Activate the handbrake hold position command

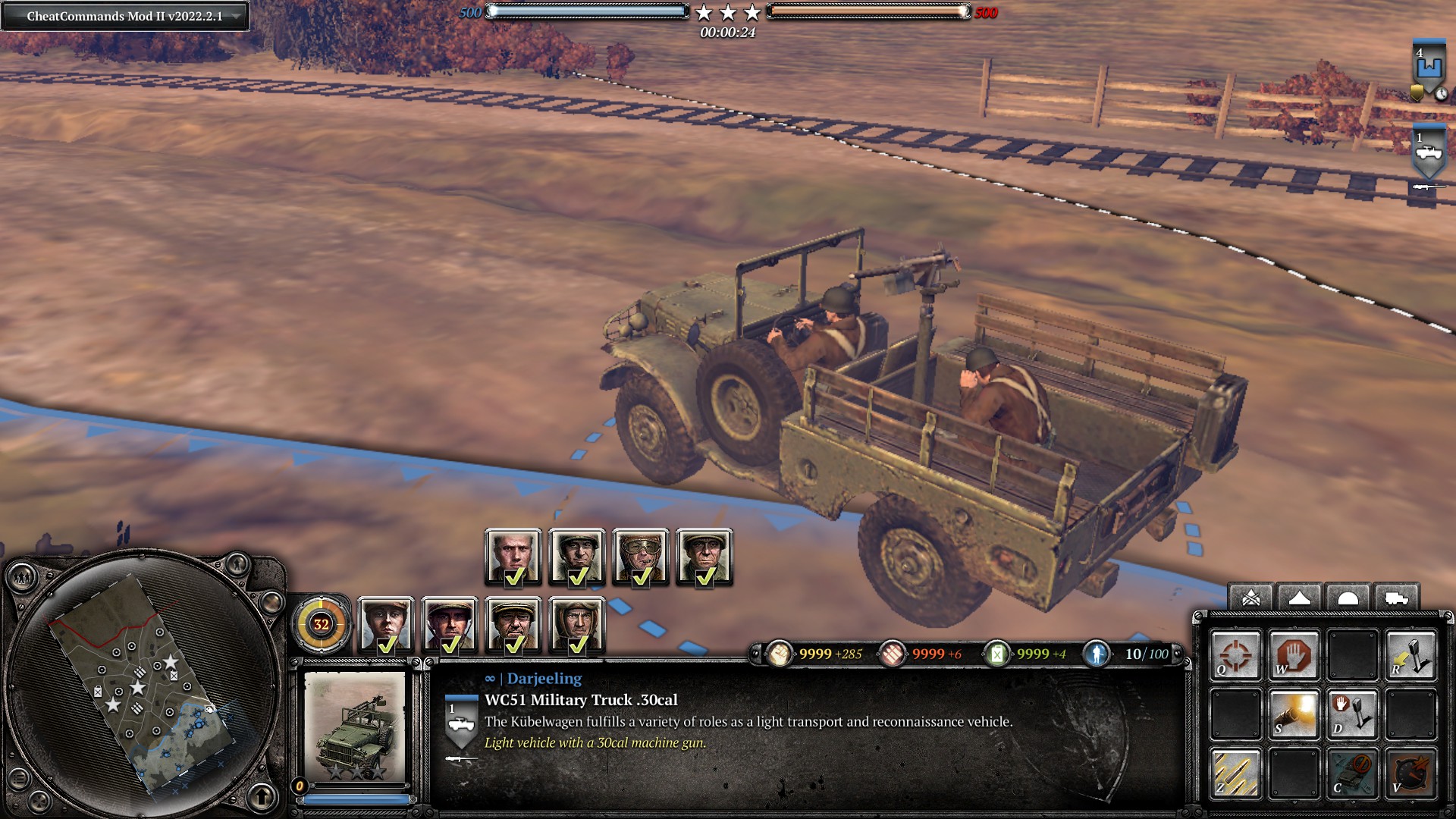tap(1352, 714)
